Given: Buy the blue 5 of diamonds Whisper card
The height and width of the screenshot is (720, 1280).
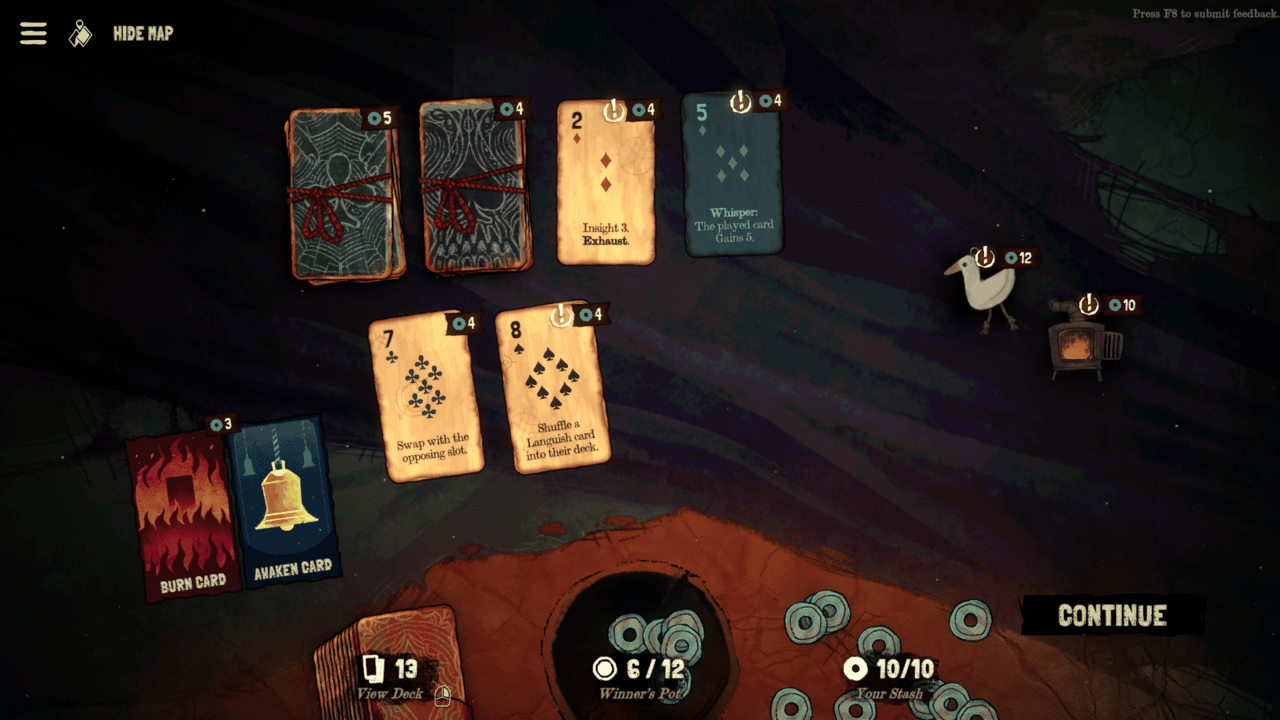Looking at the screenshot, I should pyautogui.click(x=733, y=175).
